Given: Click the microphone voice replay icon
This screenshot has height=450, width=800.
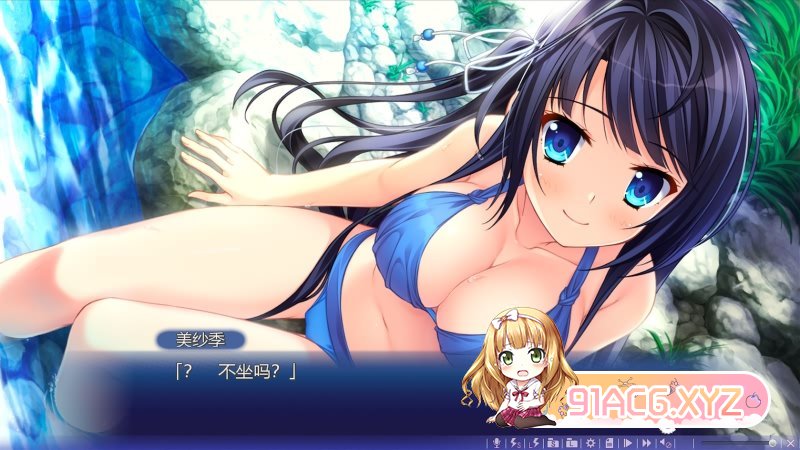Looking at the screenshot, I should point(494,442).
